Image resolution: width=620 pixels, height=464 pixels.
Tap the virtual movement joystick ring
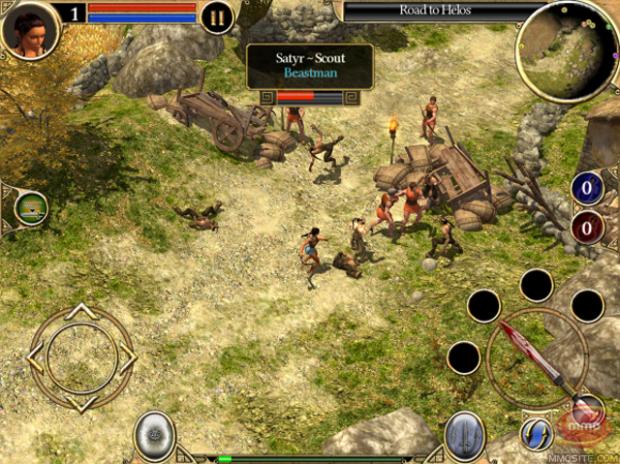[x=81, y=353]
